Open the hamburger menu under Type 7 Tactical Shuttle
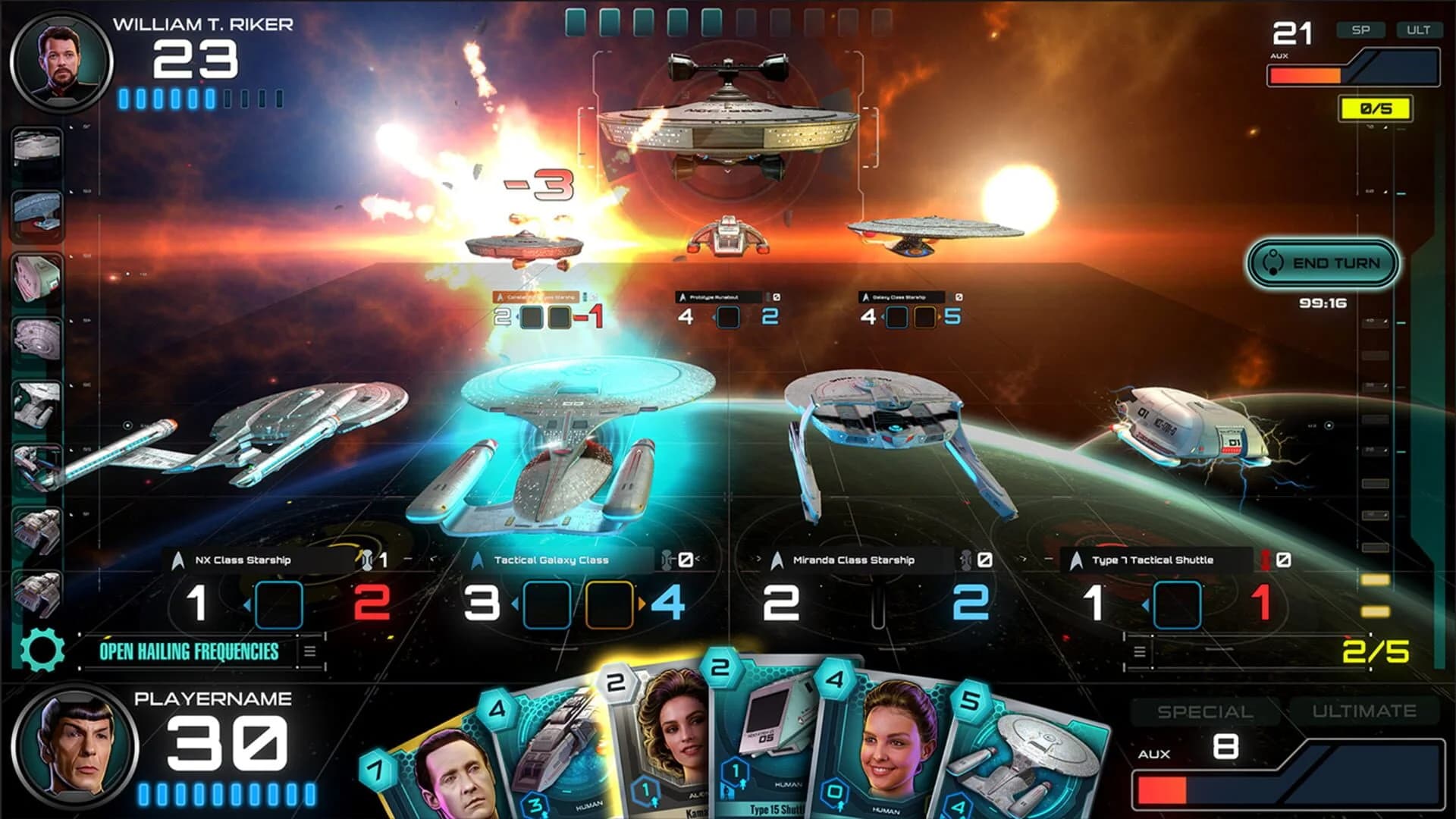Screen dimensions: 1456x819 pos(1140,650)
